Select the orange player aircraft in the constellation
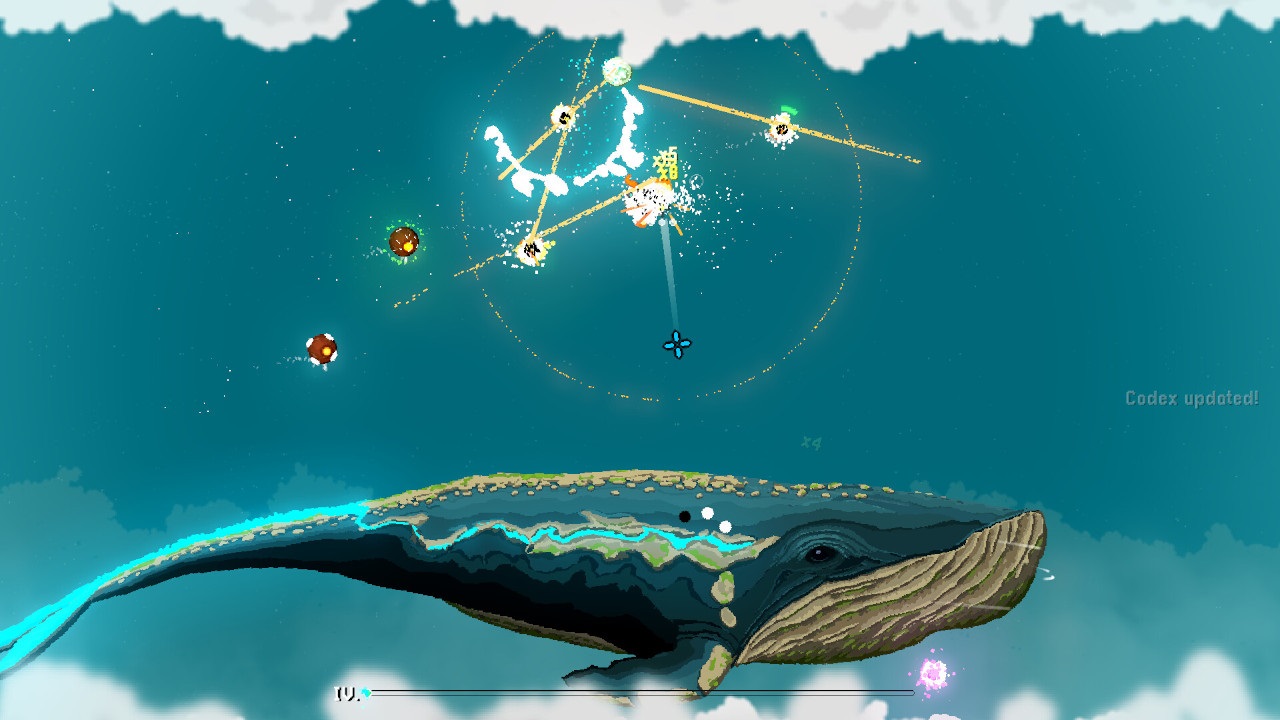The width and height of the screenshot is (1280, 720). pos(646,200)
